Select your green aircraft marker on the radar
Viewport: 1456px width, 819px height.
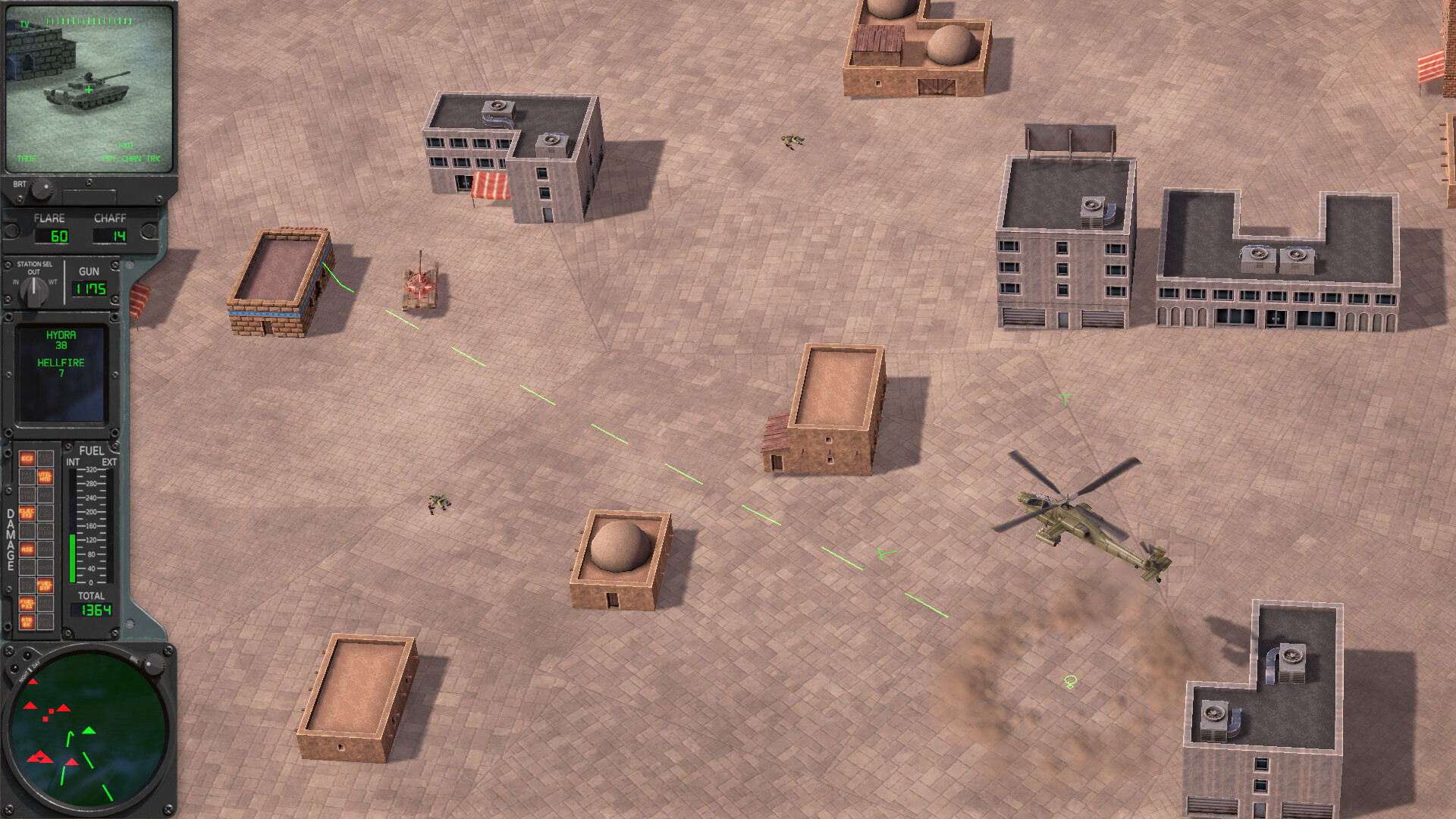pos(89,731)
